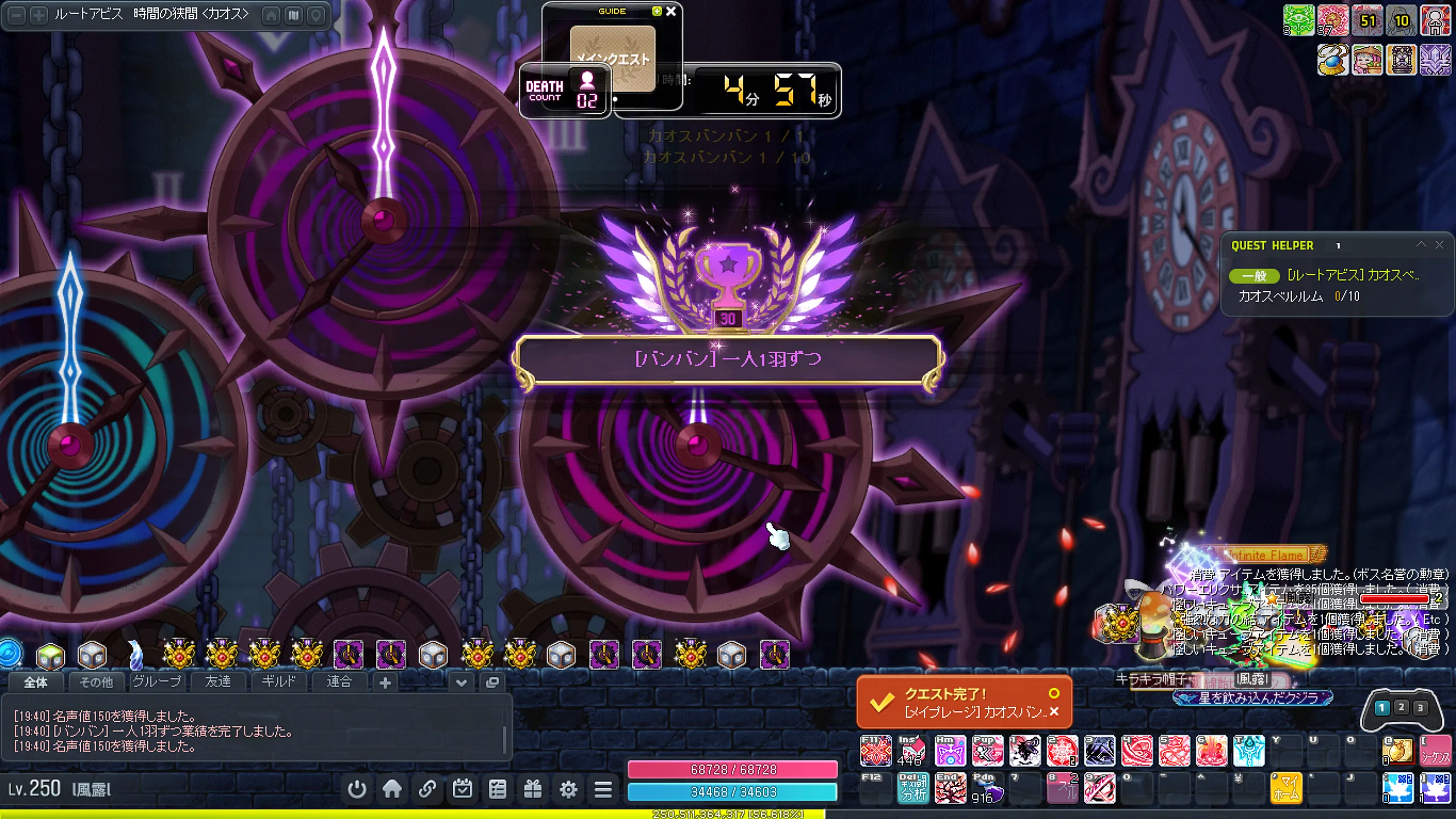
Task: Open the calendar event schedule icon
Action: [462, 789]
